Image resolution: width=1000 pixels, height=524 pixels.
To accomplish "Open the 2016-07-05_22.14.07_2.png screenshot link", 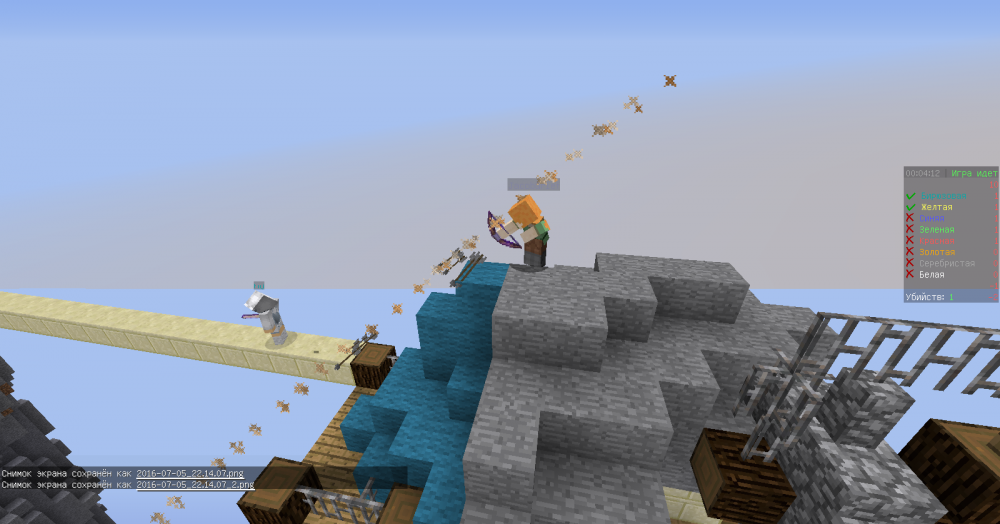I will tap(194, 484).
